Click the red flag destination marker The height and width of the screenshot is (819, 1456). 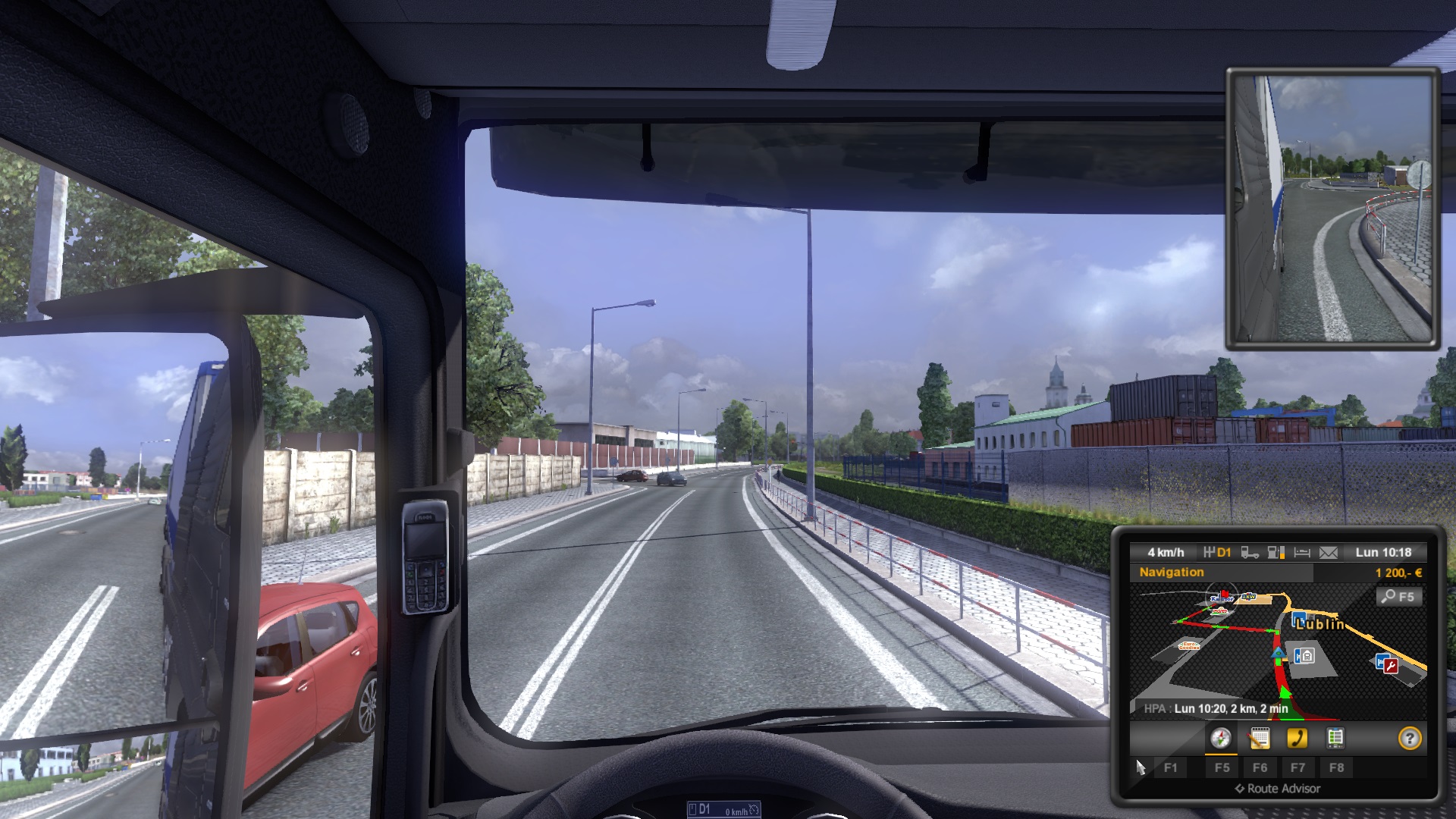pos(1224,595)
